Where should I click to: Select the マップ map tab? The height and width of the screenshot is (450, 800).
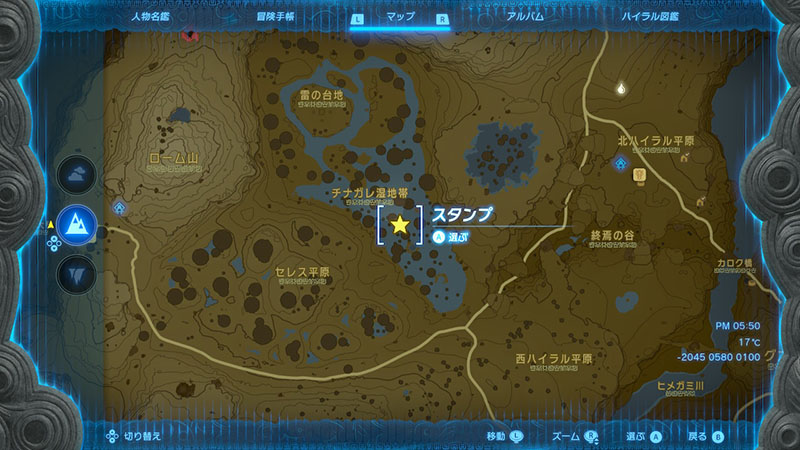click(x=399, y=17)
